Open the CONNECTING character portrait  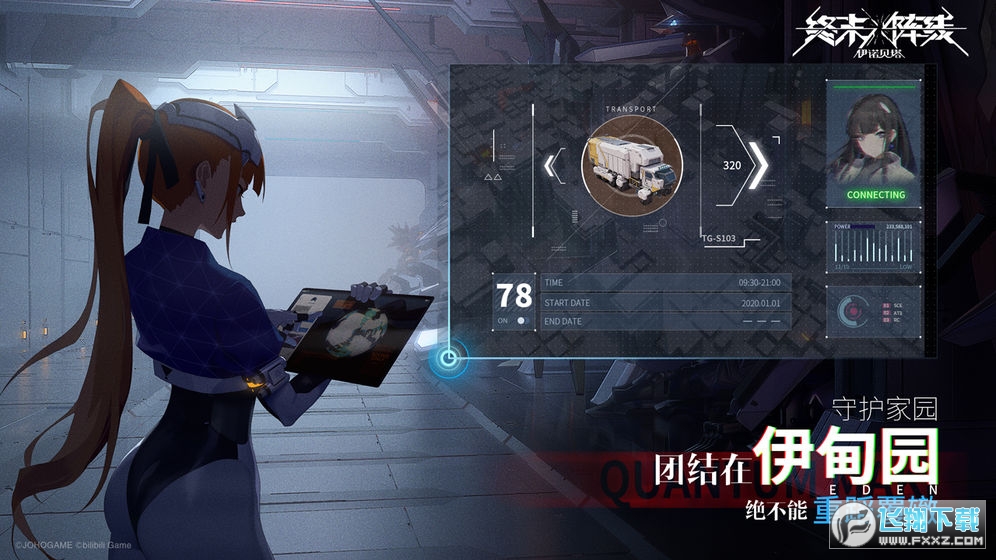pyautogui.click(x=875, y=143)
